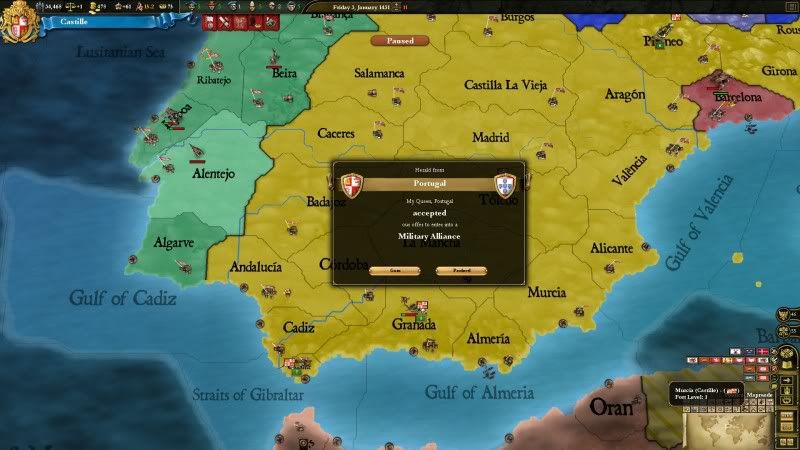
Task: Click the first red alert icon under top bar
Action: click(211, 21)
